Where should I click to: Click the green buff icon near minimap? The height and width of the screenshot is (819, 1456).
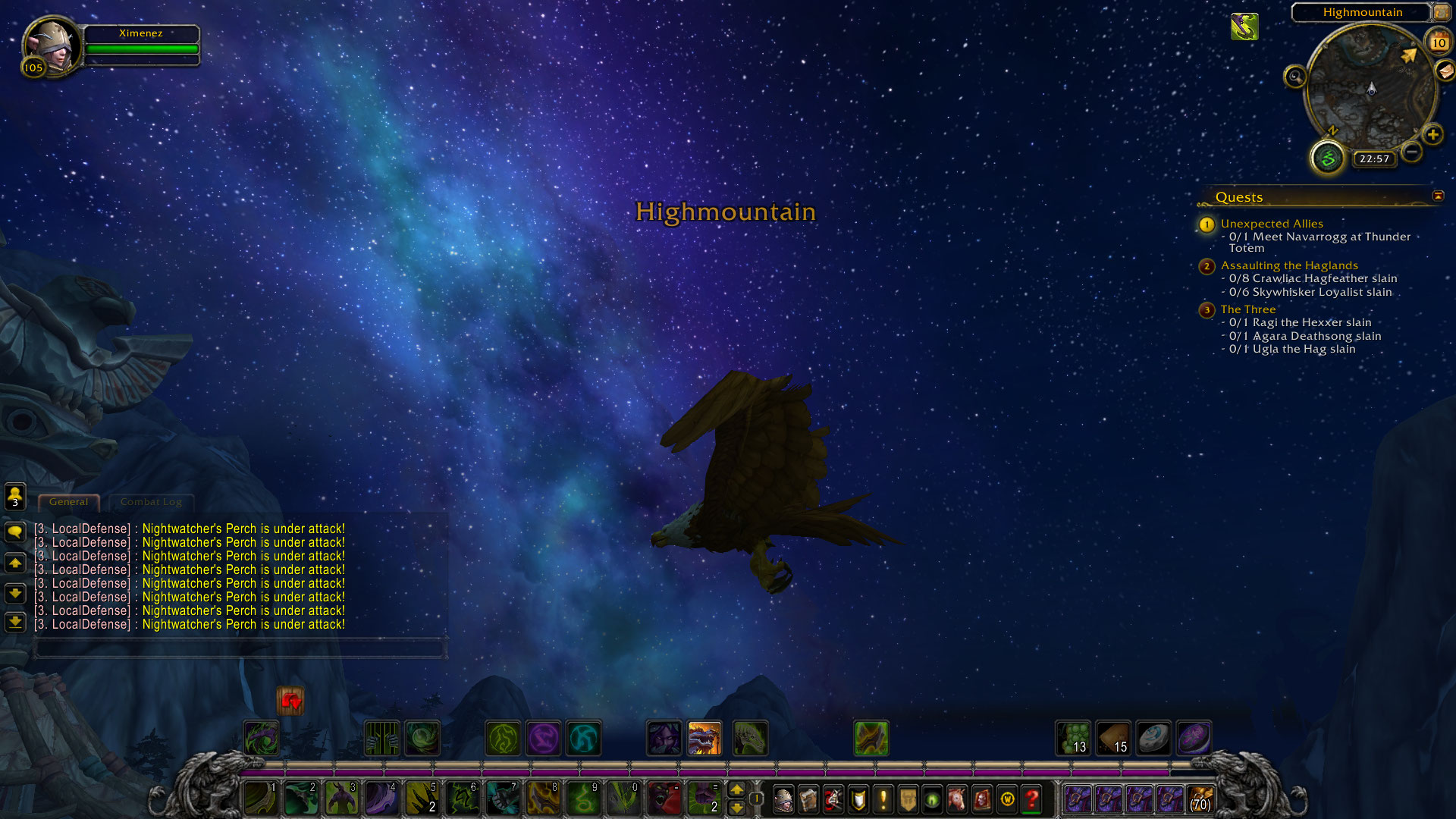pyautogui.click(x=1244, y=27)
